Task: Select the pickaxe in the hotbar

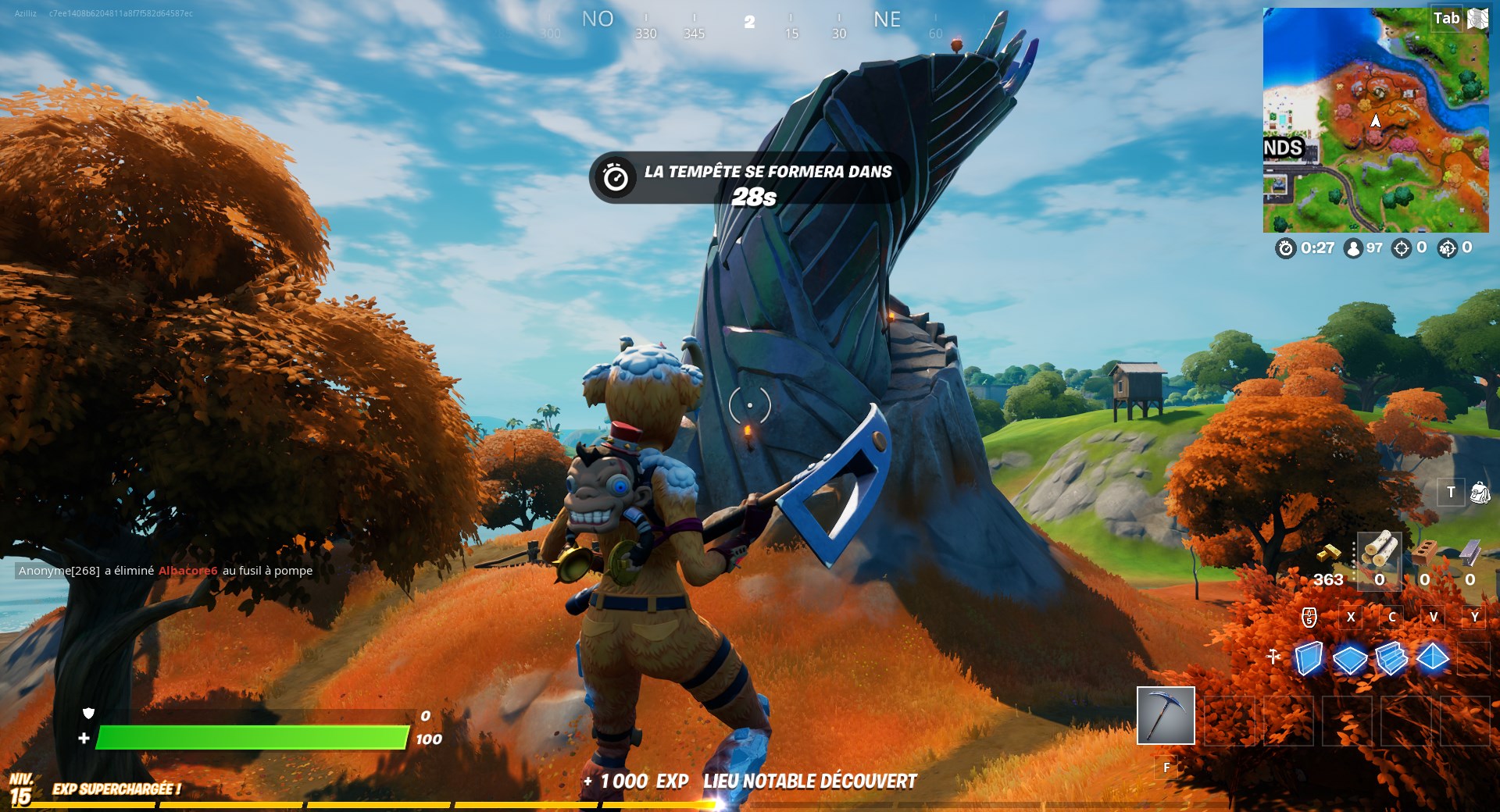Action: point(1166,716)
